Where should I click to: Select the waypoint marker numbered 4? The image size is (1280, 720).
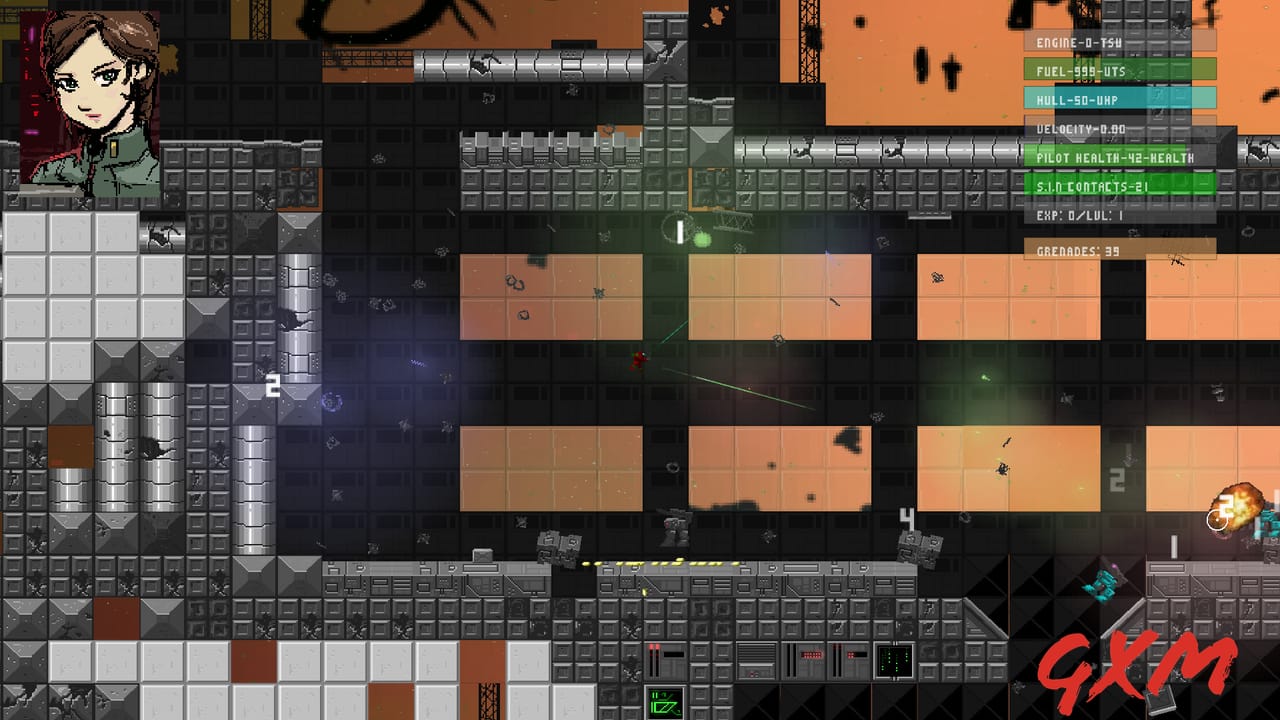906,519
